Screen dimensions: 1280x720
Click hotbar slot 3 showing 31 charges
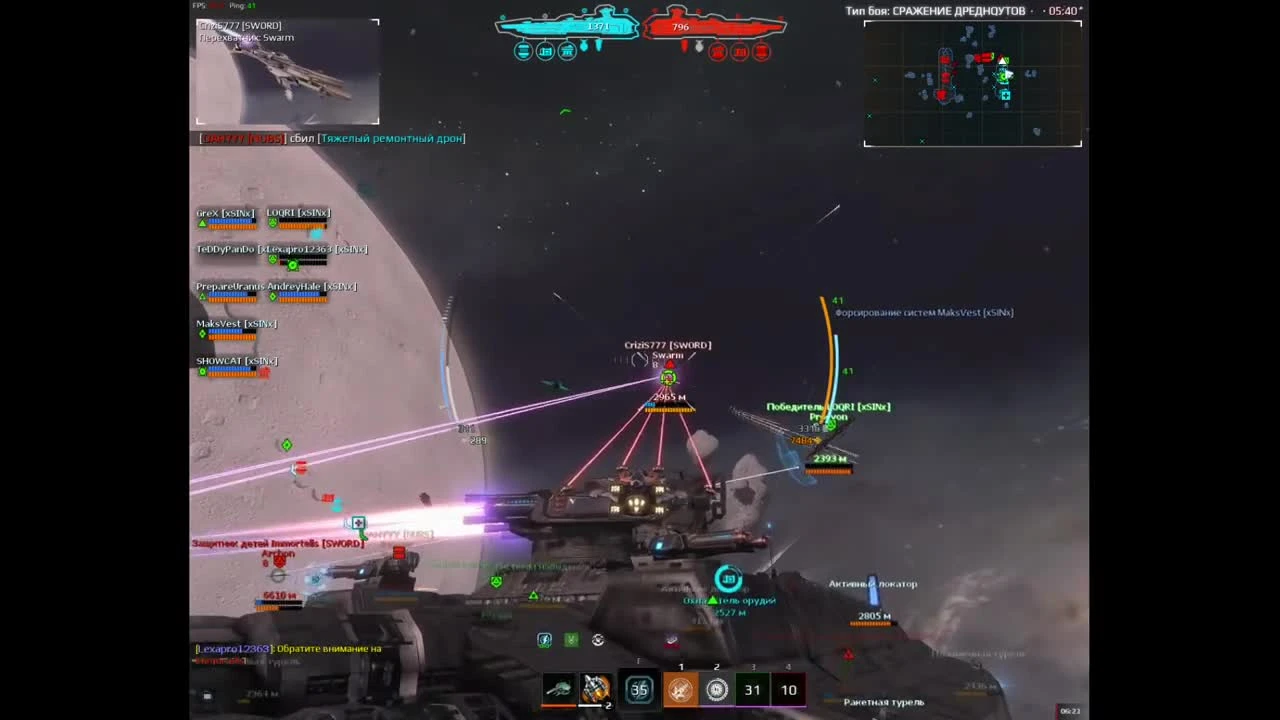tap(752, 689)
